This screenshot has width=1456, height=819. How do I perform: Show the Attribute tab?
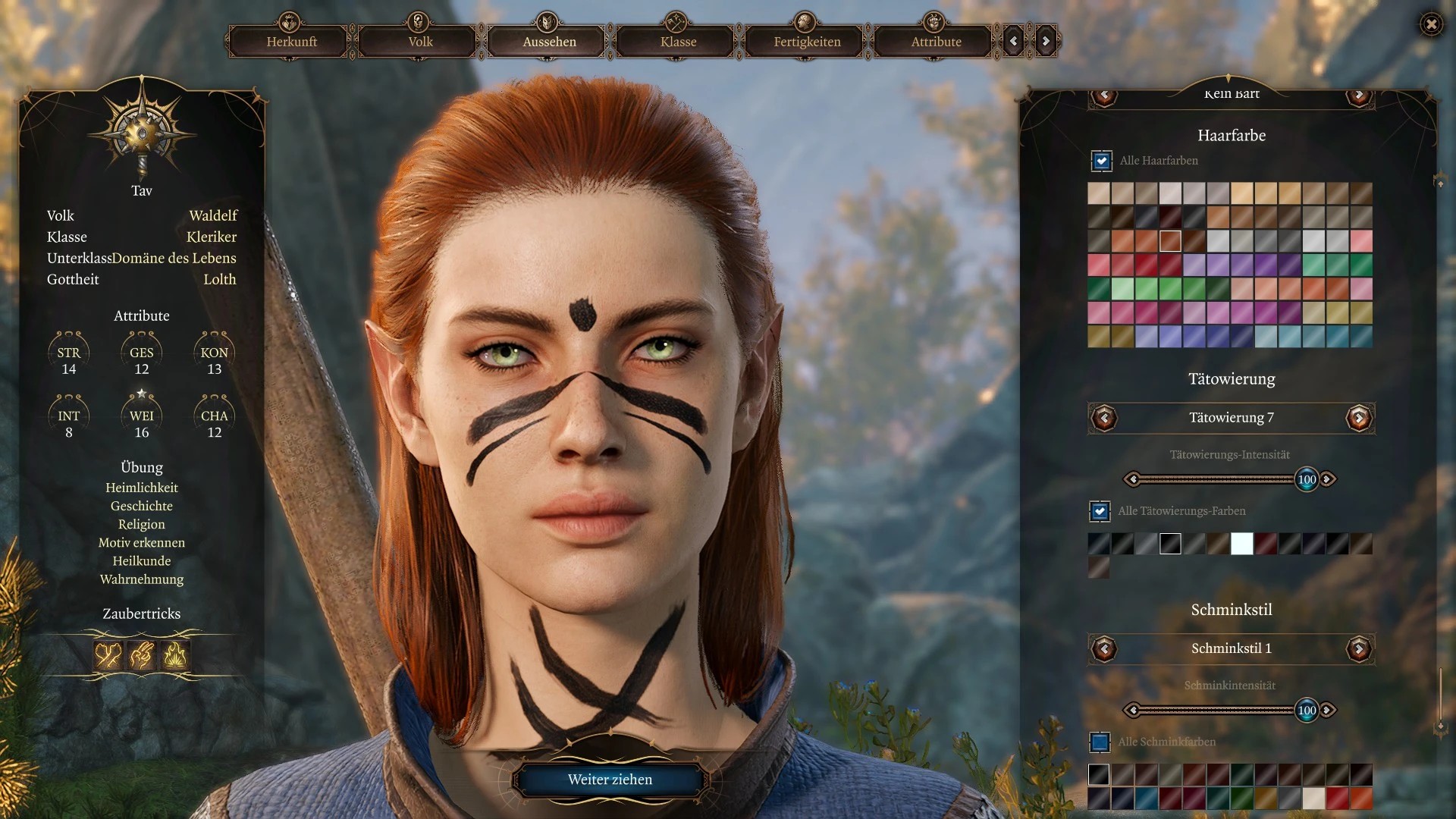pyautogui.click(x=936, y=42)
